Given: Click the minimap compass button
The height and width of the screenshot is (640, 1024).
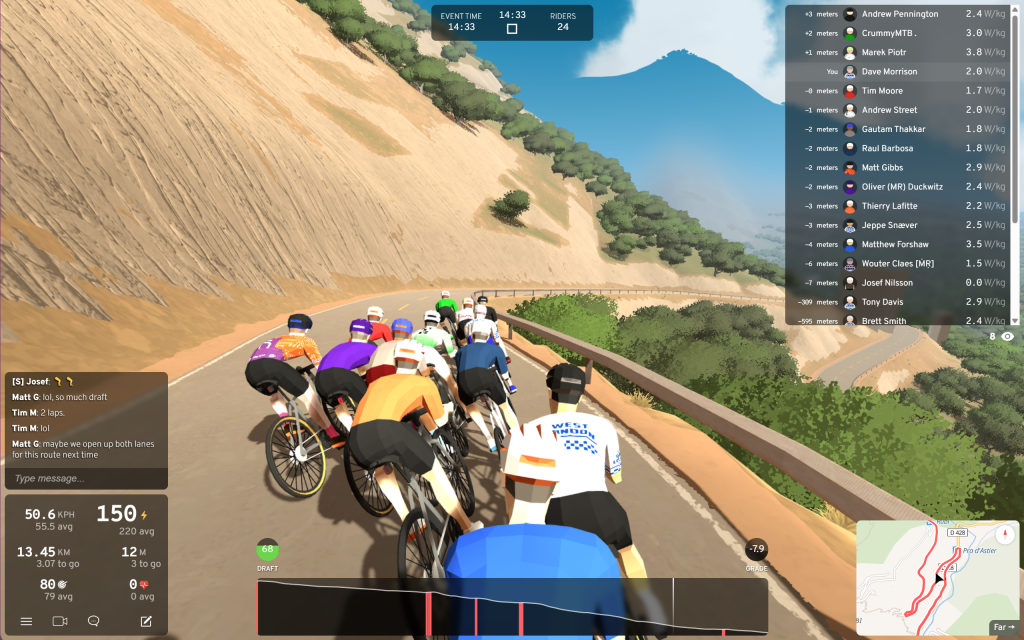Looking at the screenshot, I should pos(1006,534).
